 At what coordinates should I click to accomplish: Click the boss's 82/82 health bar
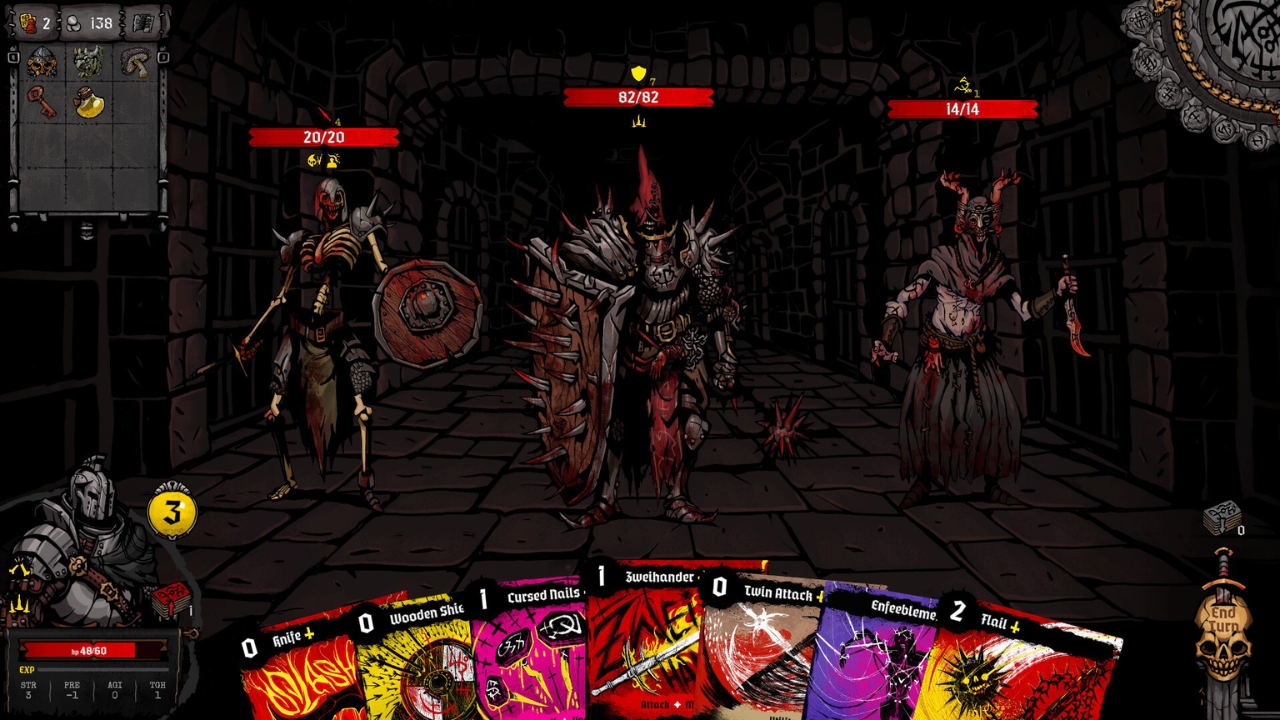point(640,98)
